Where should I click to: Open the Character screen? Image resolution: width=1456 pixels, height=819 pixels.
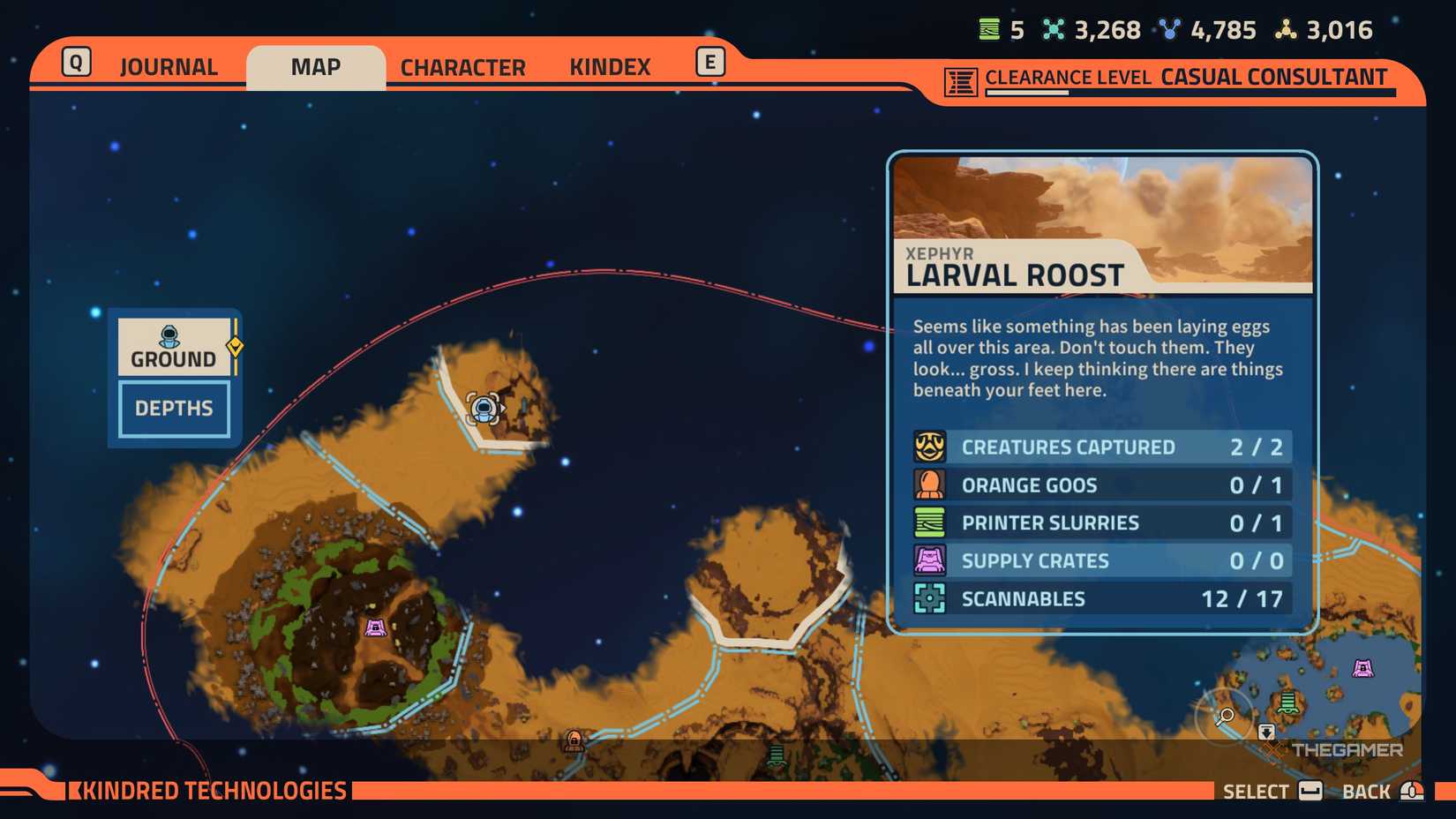tap(462, 66)
